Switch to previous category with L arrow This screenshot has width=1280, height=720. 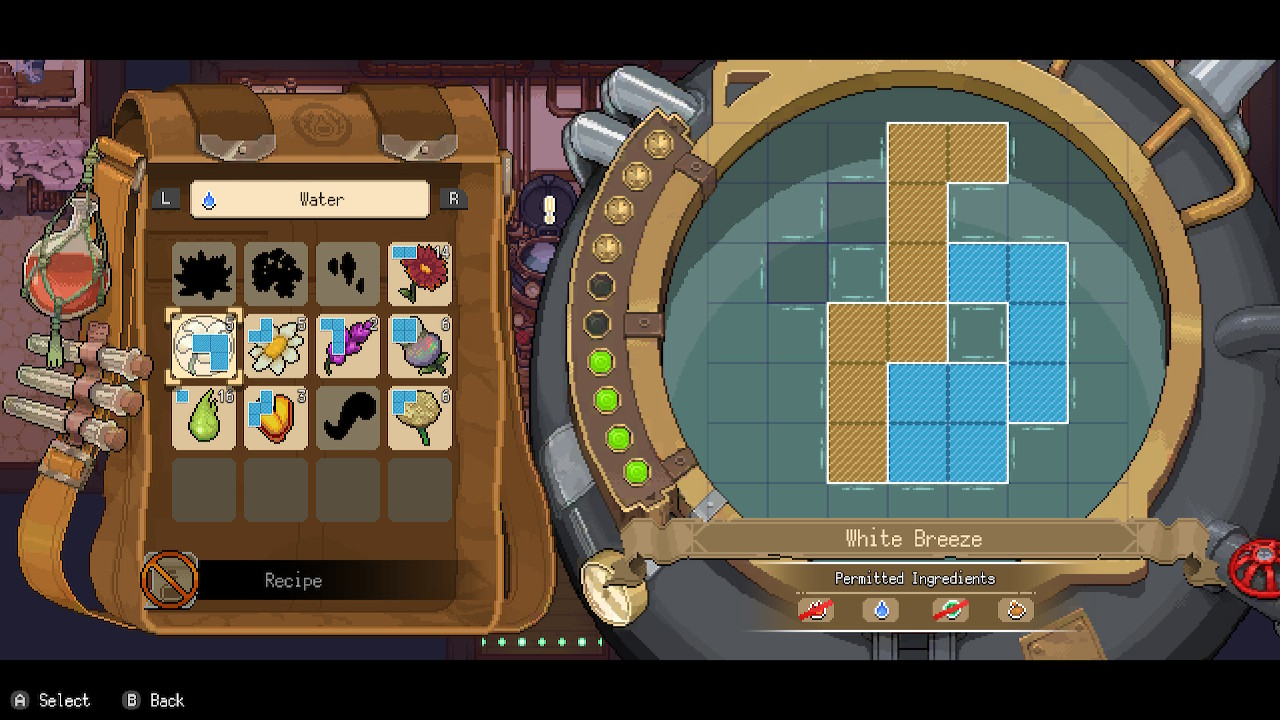pyautogui.click(x=166, y=199)
